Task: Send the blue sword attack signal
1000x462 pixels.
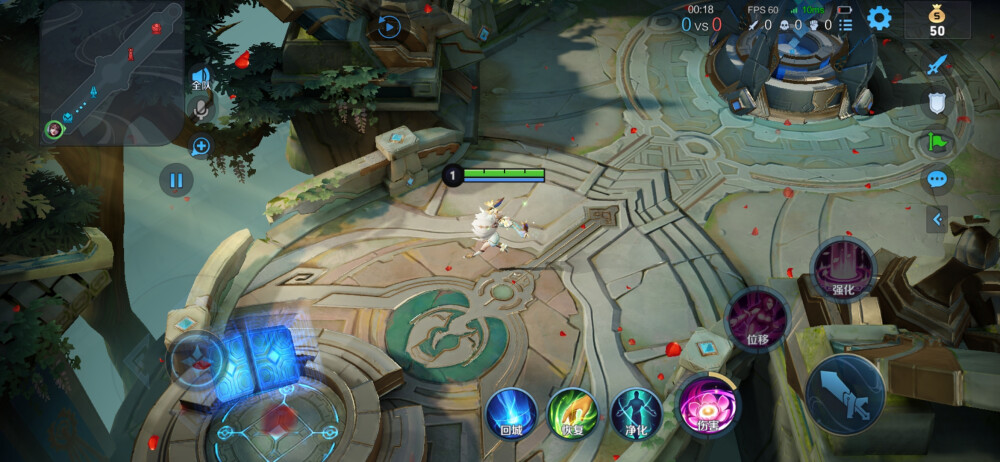Action: tap(937, 65)
